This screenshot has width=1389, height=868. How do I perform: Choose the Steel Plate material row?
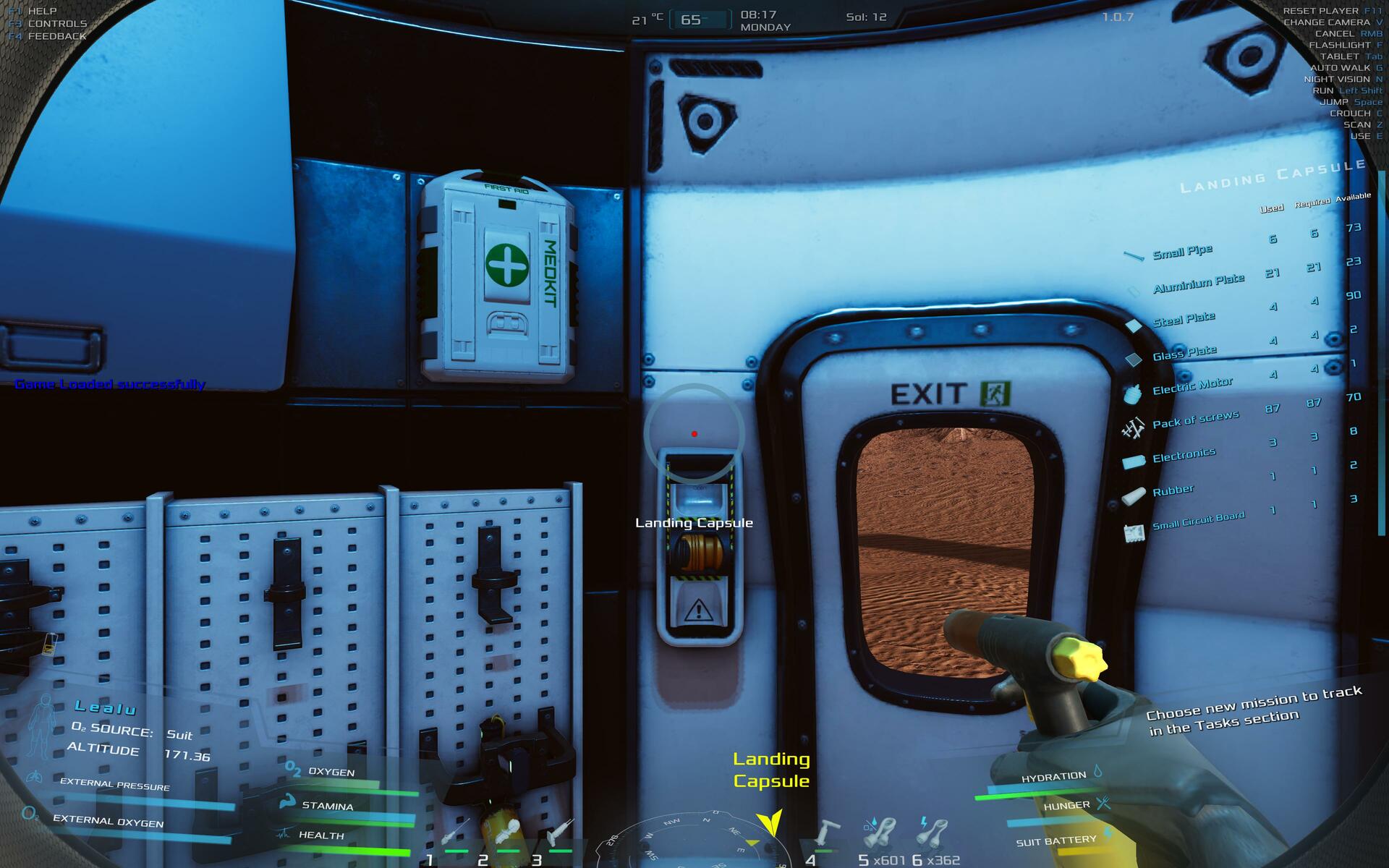[x=1184, y=319]
